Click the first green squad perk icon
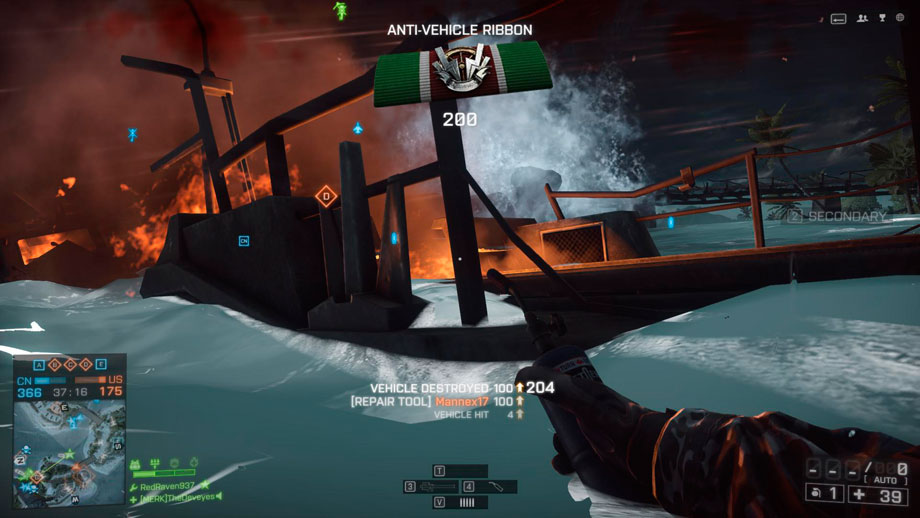Screen dimensions: 920x518 coord(135,464)
